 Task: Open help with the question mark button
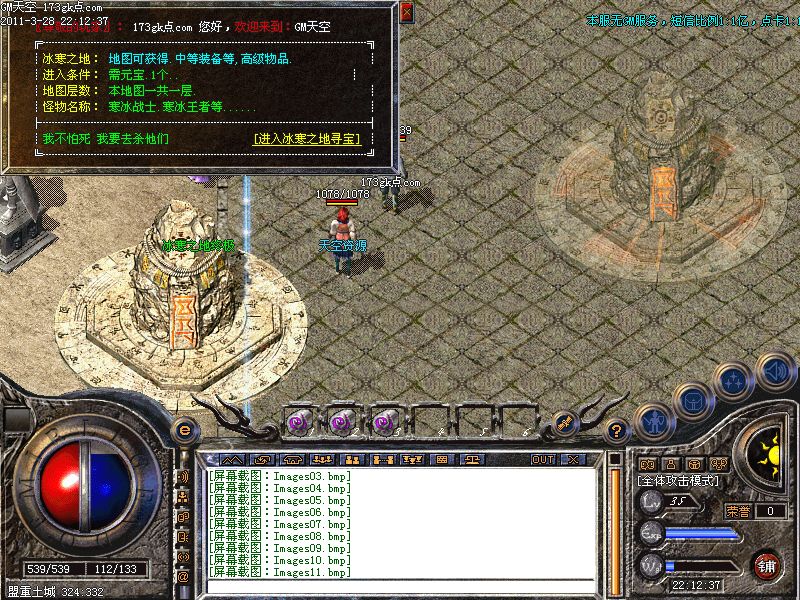point(617,432)
